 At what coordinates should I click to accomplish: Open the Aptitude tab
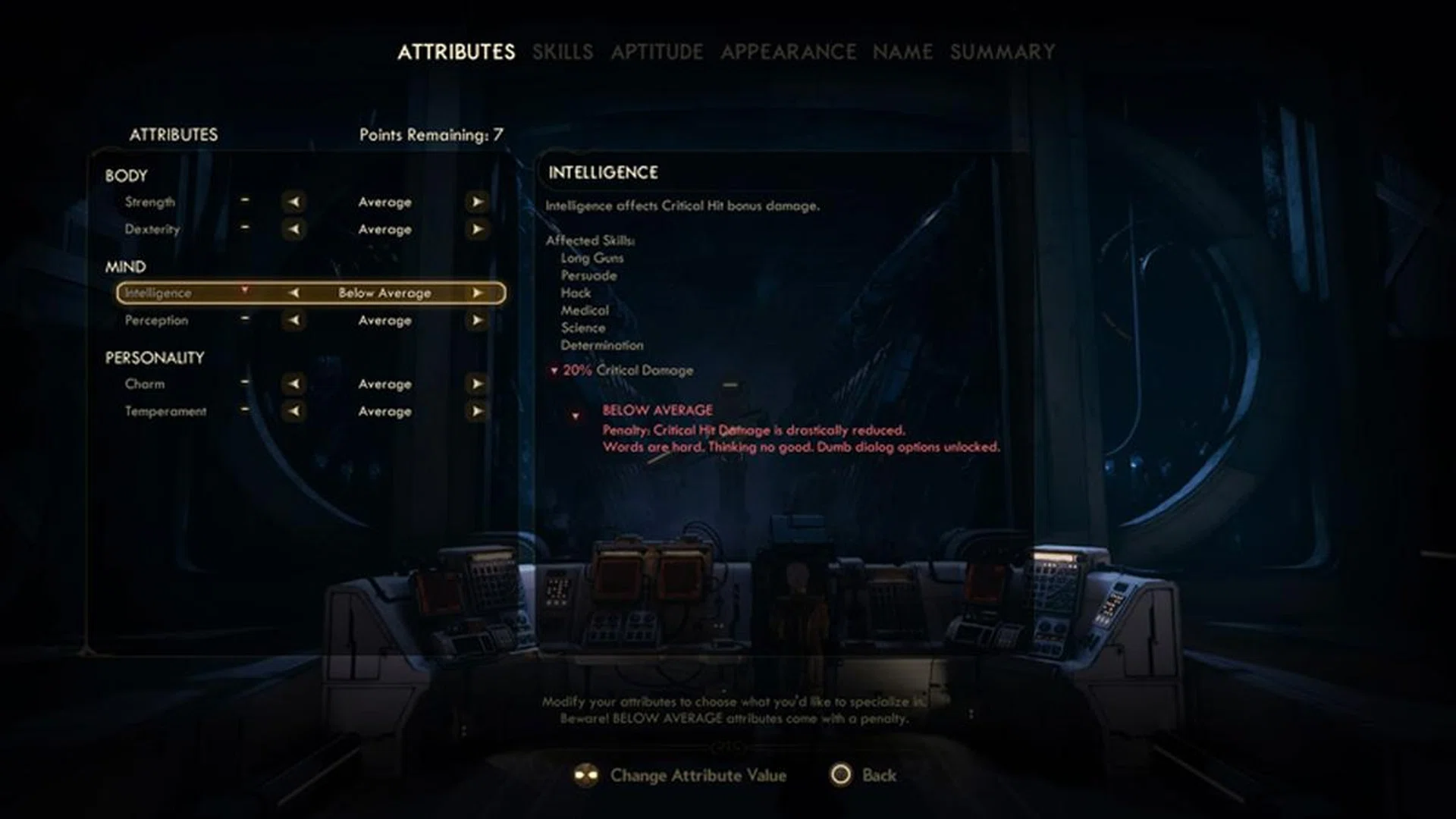[x=657, y=52]
